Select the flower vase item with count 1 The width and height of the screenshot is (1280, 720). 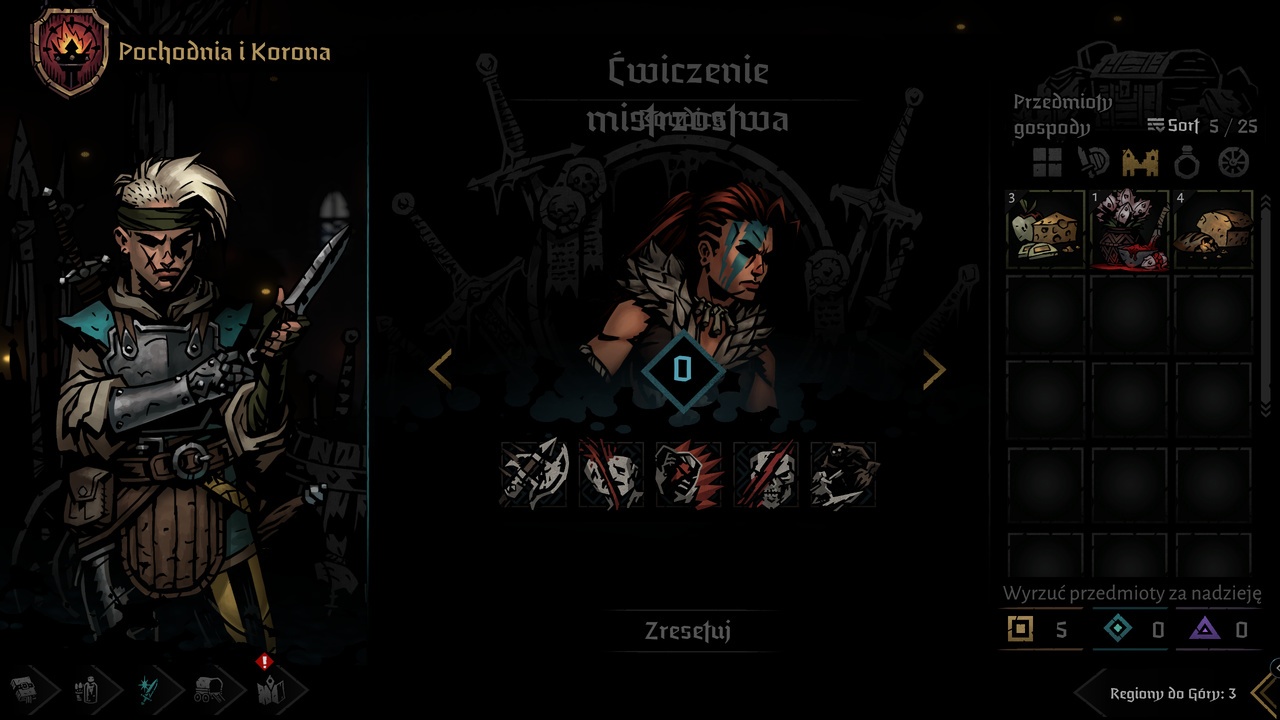click(x=1129, y=232)
